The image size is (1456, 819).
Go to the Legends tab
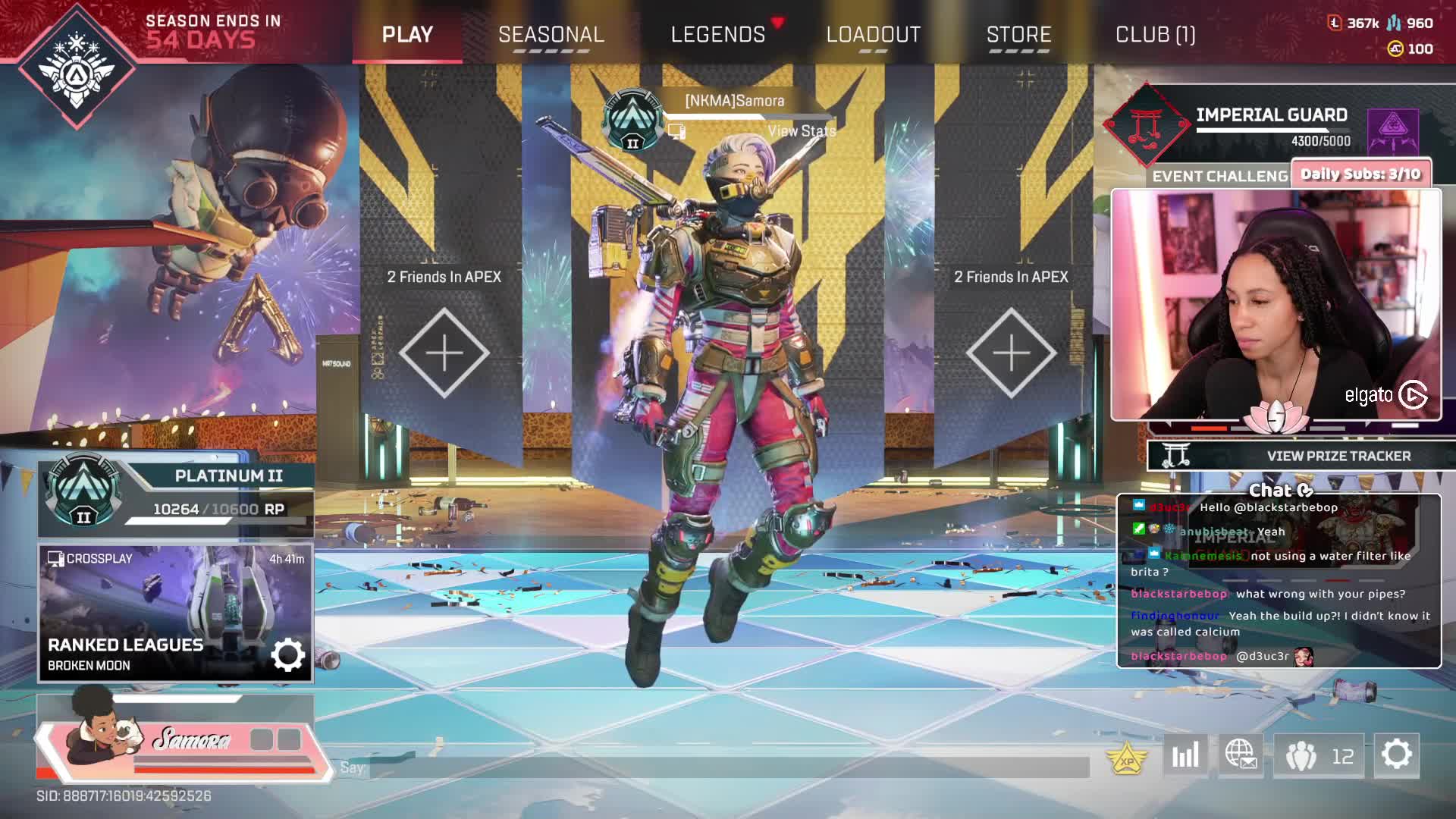pos(718,35)
